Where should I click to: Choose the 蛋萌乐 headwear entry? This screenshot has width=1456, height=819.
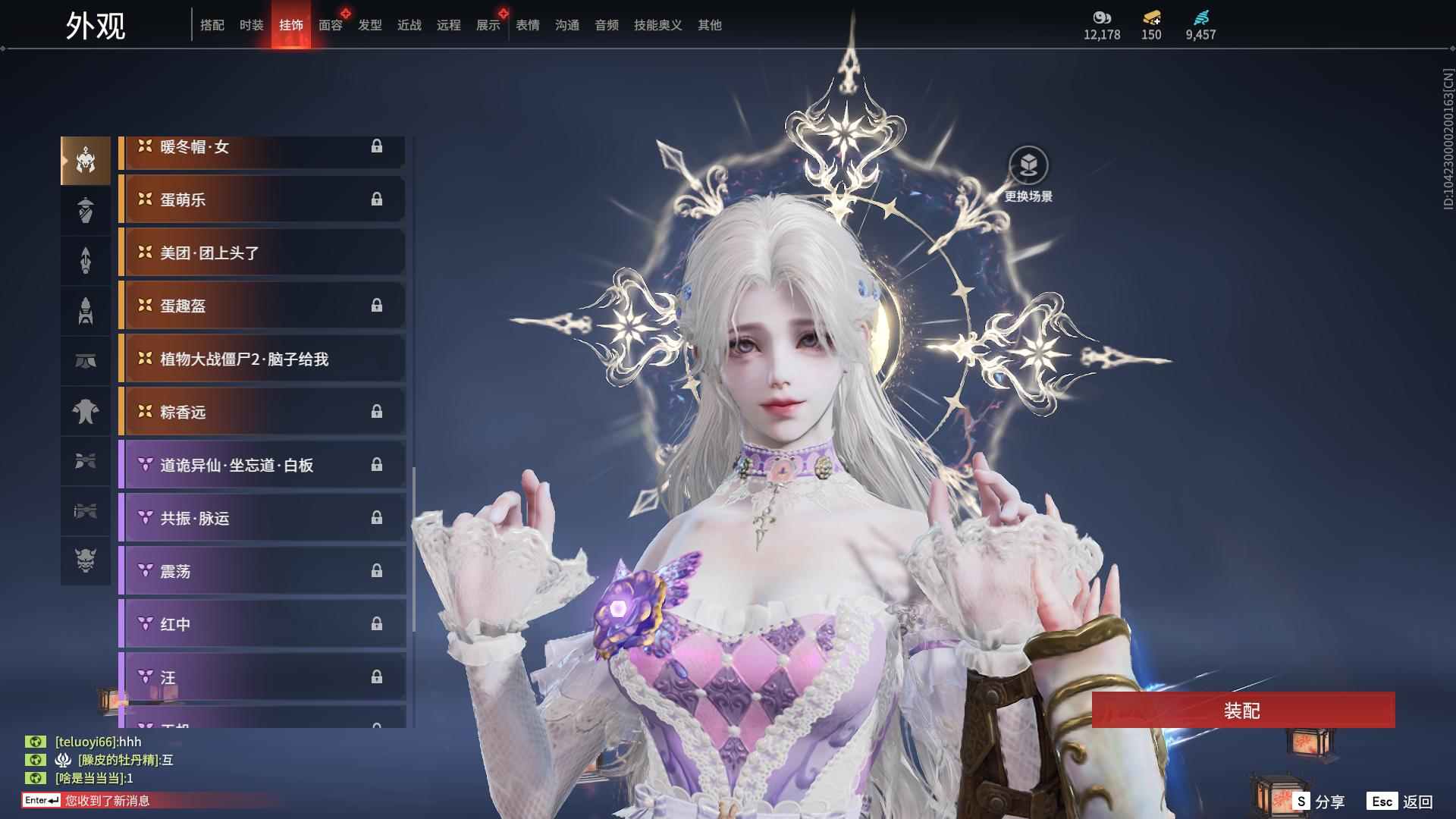click(x=262, y=199)
